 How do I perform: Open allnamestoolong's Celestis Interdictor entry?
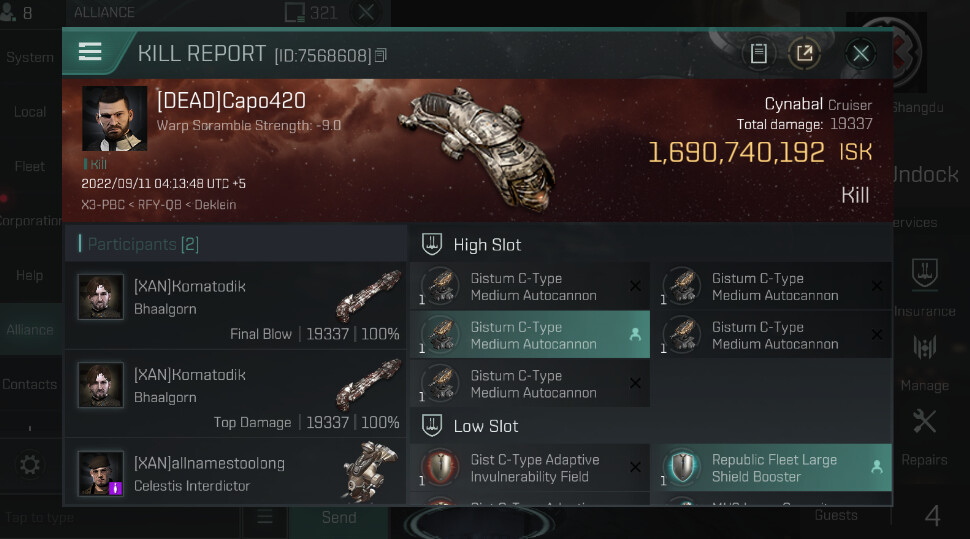click(x=236, y=474)
